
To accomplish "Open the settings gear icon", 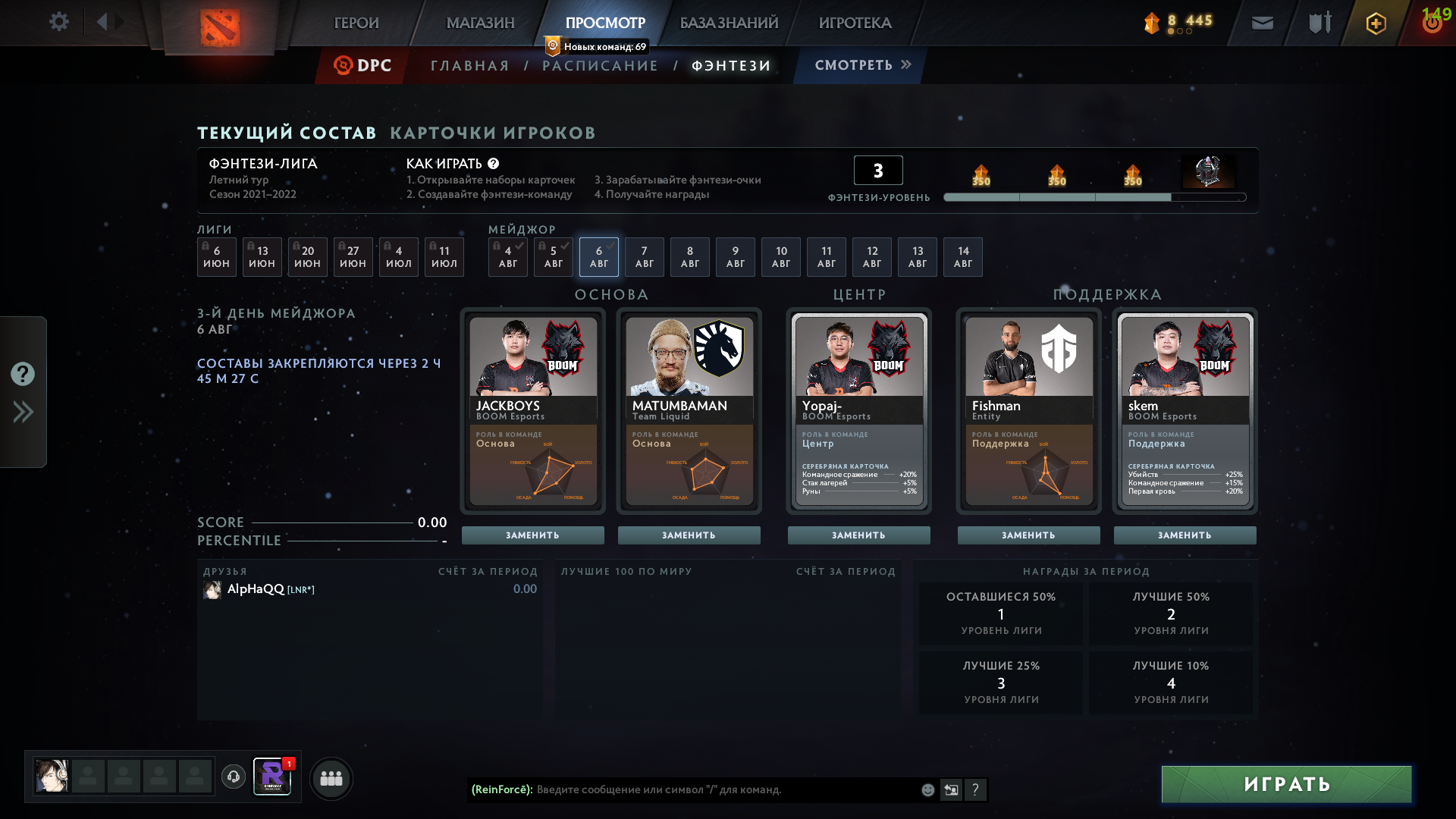I will (60, 21).
